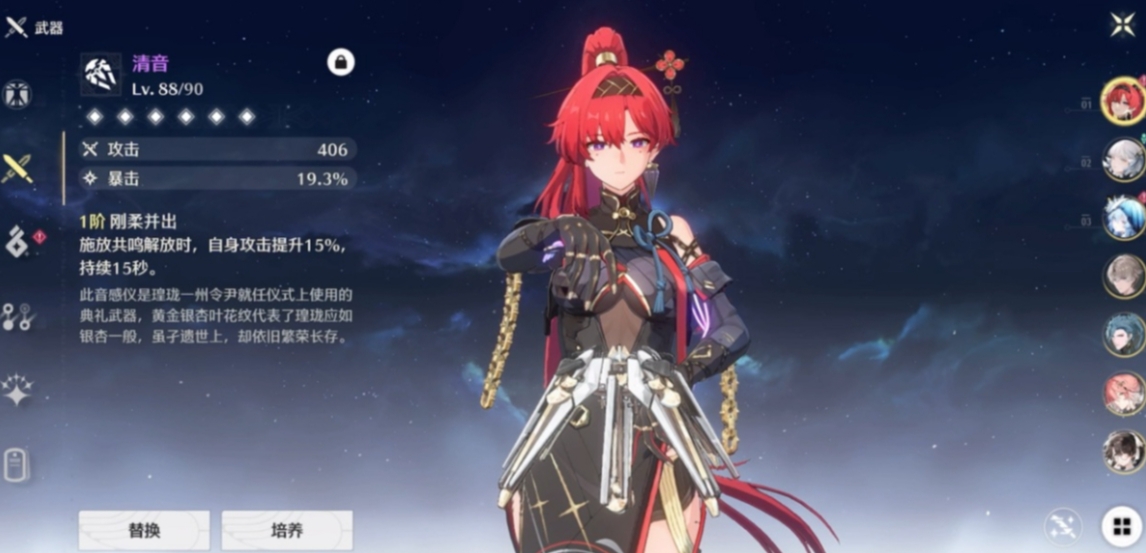Open the bottom card-shaped sidebar tab

point(17,463)
